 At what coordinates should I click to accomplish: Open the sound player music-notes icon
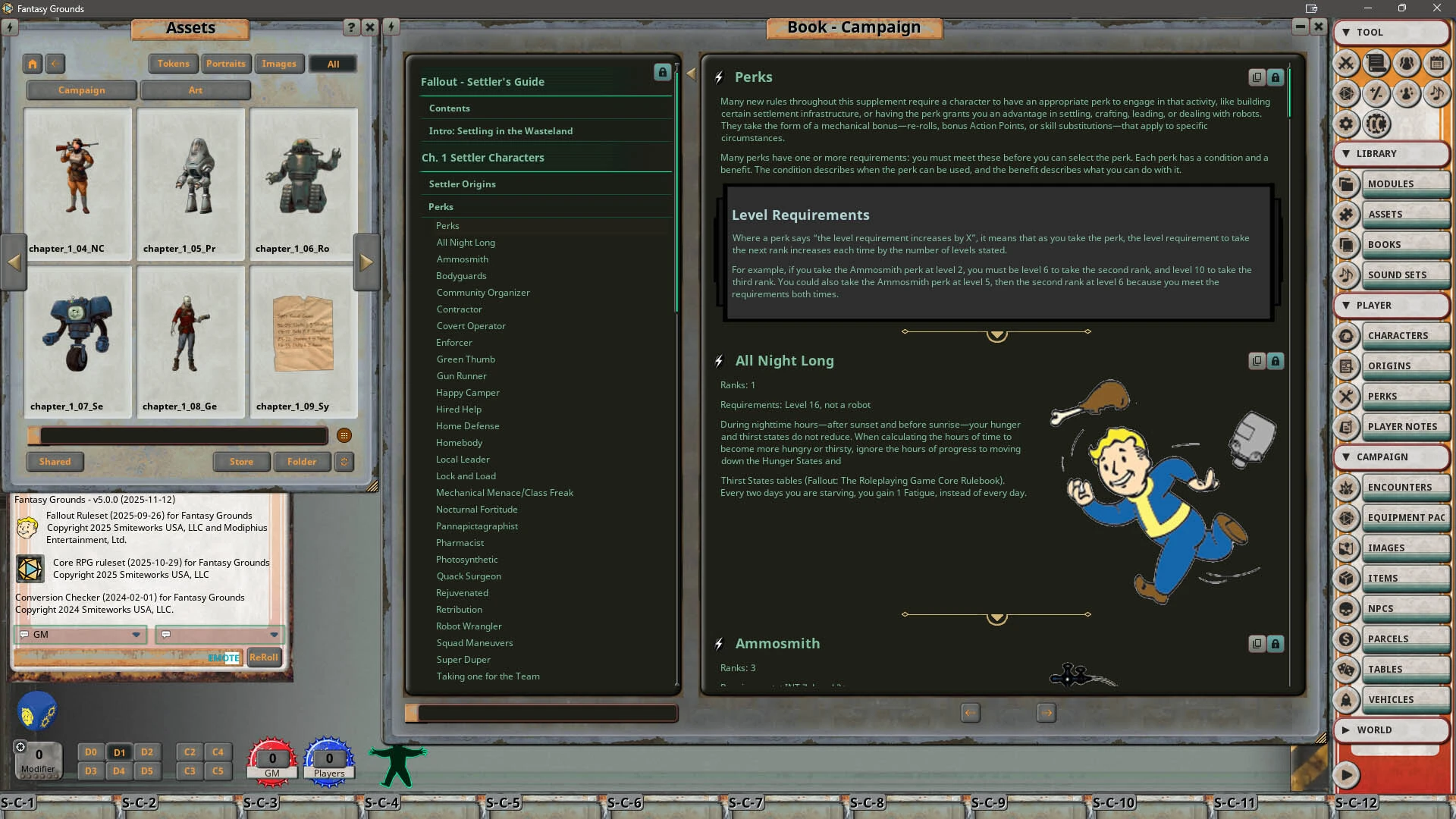(1436, 94)
